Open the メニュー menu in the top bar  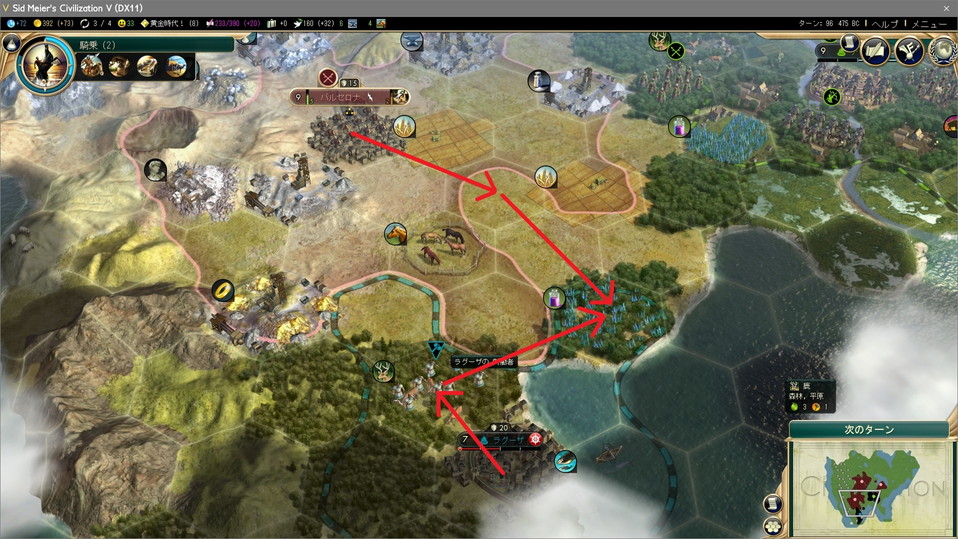pos(928,23)
